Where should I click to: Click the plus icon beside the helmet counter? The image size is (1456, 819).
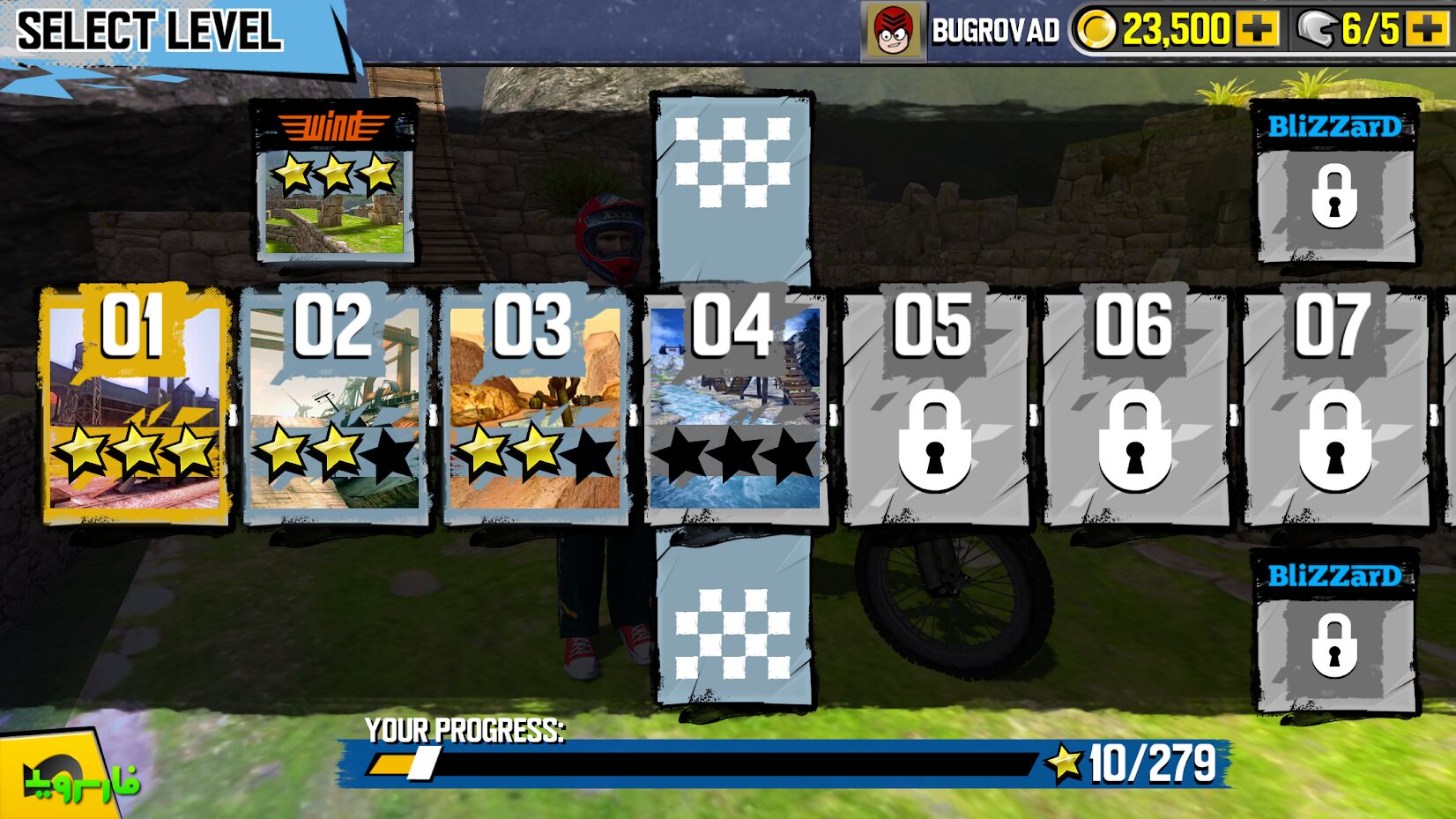pos(1430,29)
